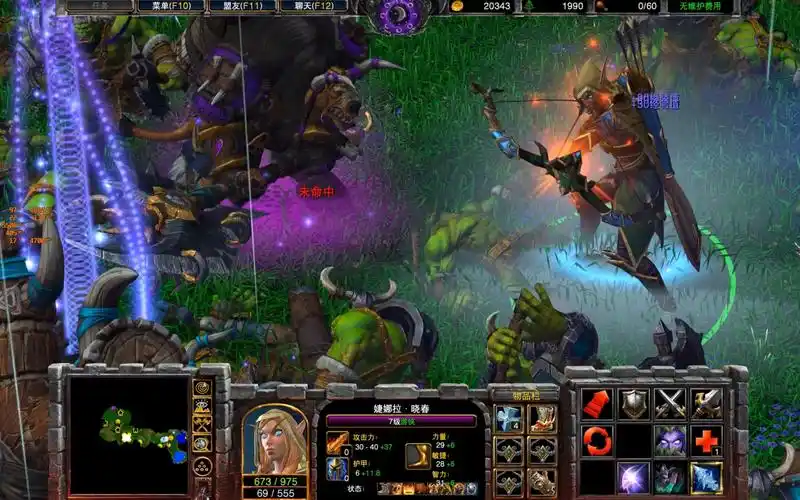The width and height of the screenshot is (800, 500).
Task: Click the sword attack damage icon
Action: point(337,442)
